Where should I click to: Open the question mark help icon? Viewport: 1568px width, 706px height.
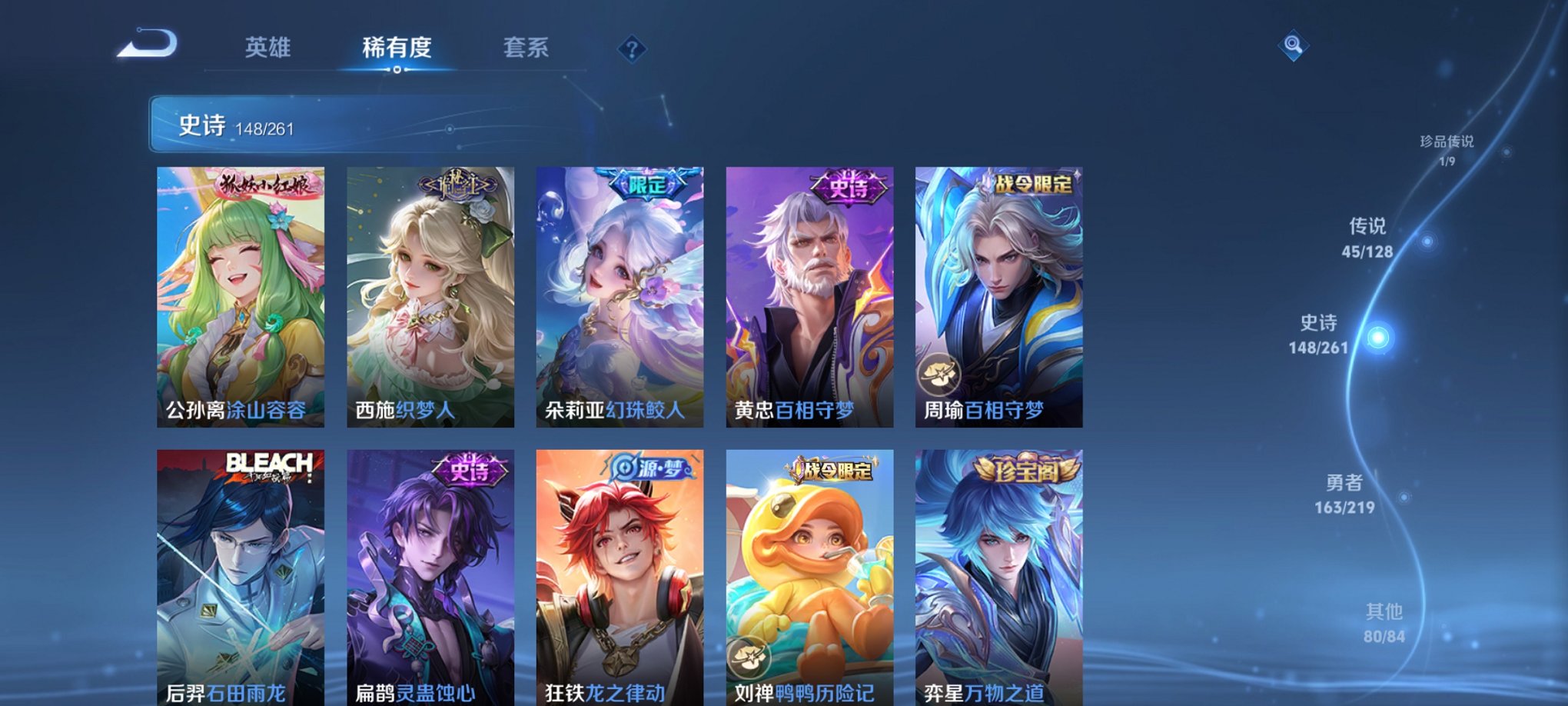[631, 49]
